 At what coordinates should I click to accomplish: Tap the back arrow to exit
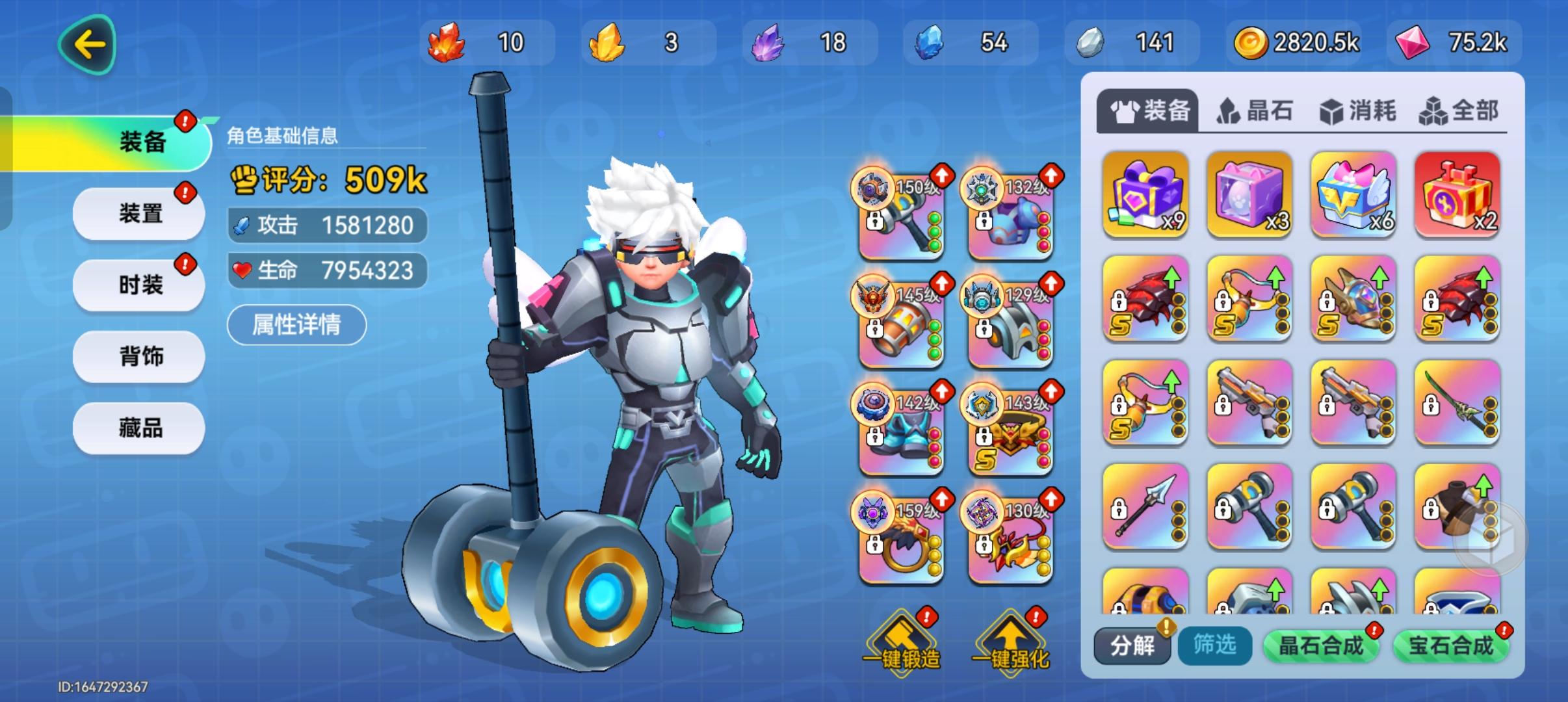point(86,44)
